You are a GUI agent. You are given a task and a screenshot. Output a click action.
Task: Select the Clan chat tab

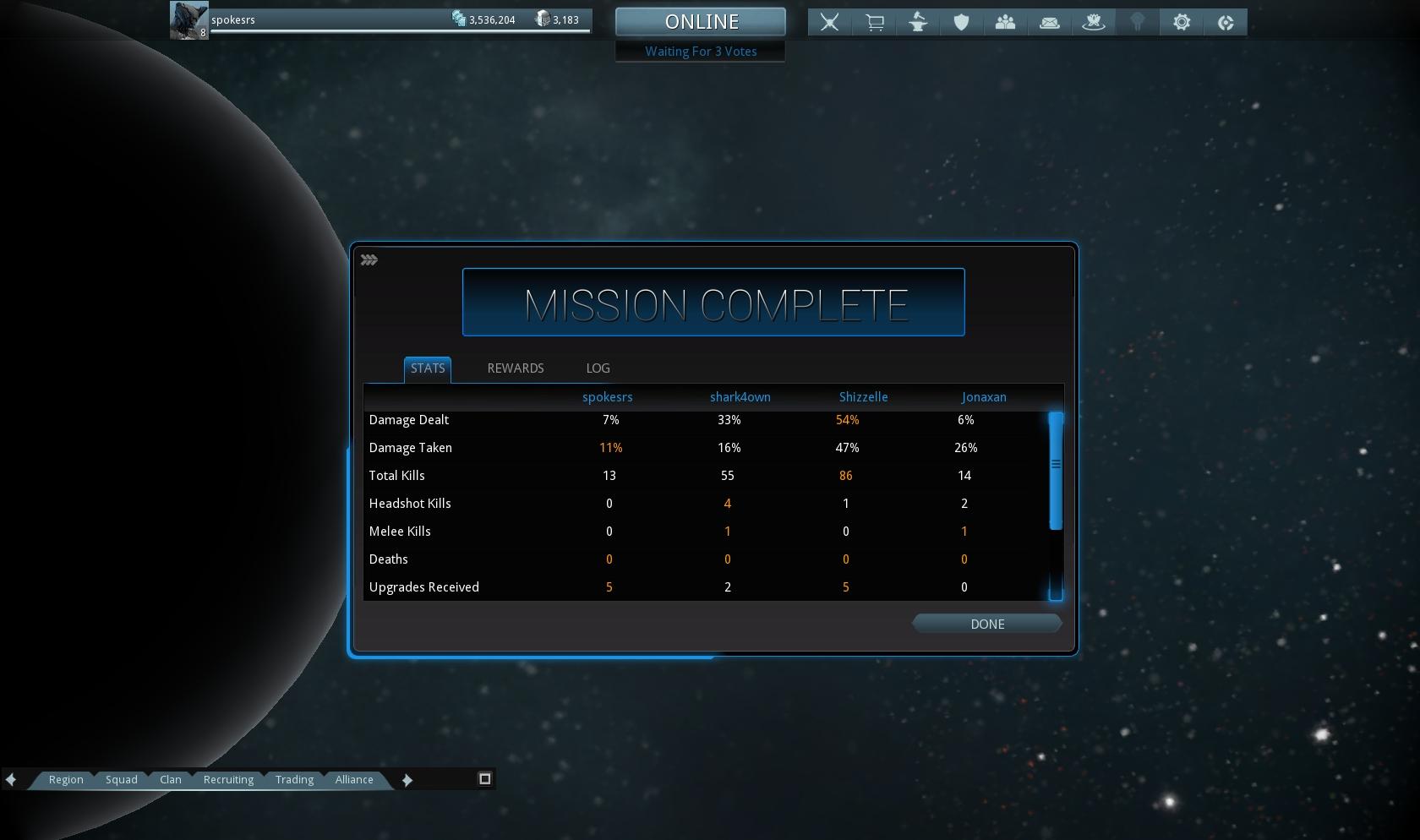(x=170, y=779)
